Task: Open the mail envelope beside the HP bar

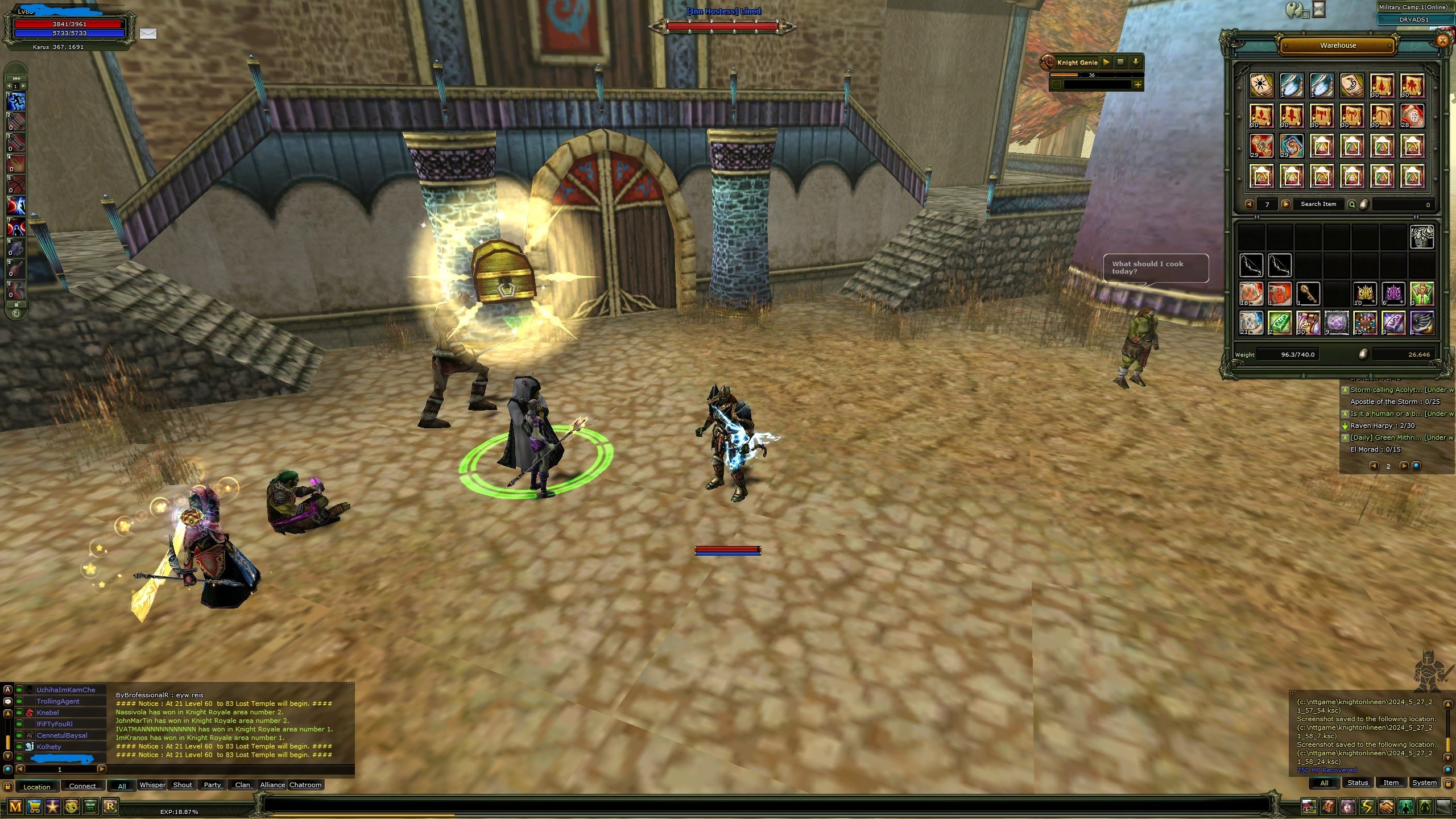Action: point(148,34)
